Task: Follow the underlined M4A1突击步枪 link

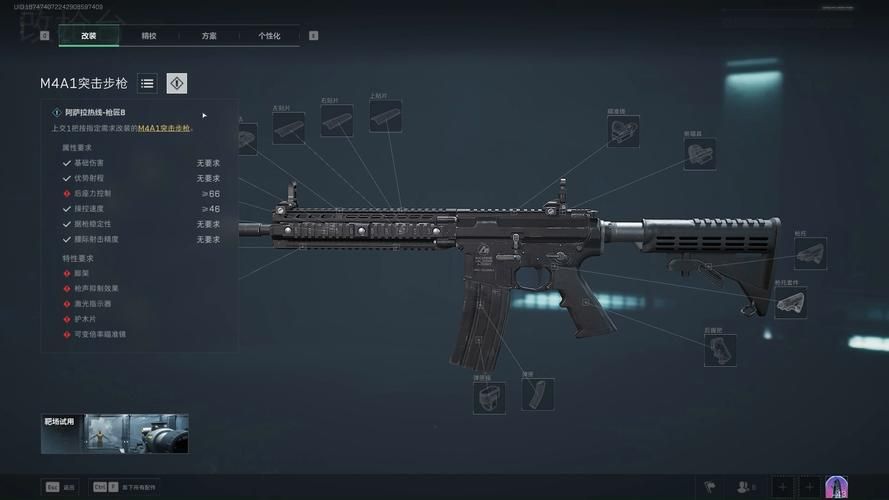Action: (163, 128)
